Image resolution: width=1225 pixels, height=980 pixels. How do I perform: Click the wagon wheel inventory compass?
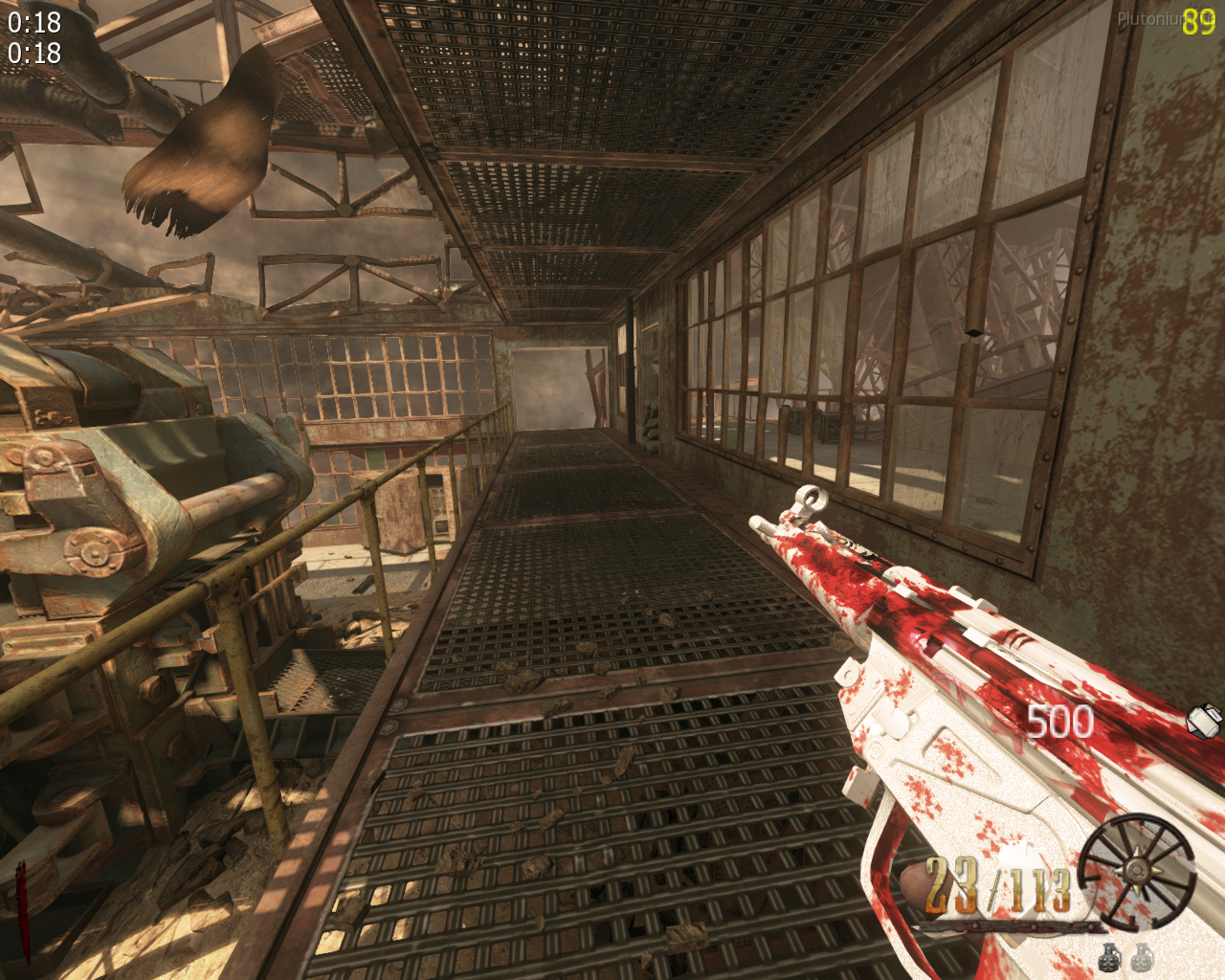pos(1137,870)
